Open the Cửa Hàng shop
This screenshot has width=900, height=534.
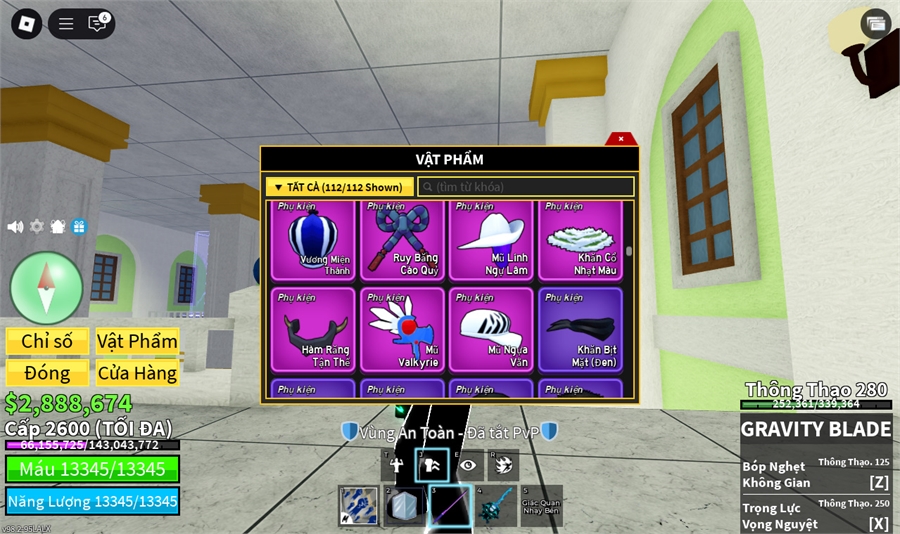137,373
